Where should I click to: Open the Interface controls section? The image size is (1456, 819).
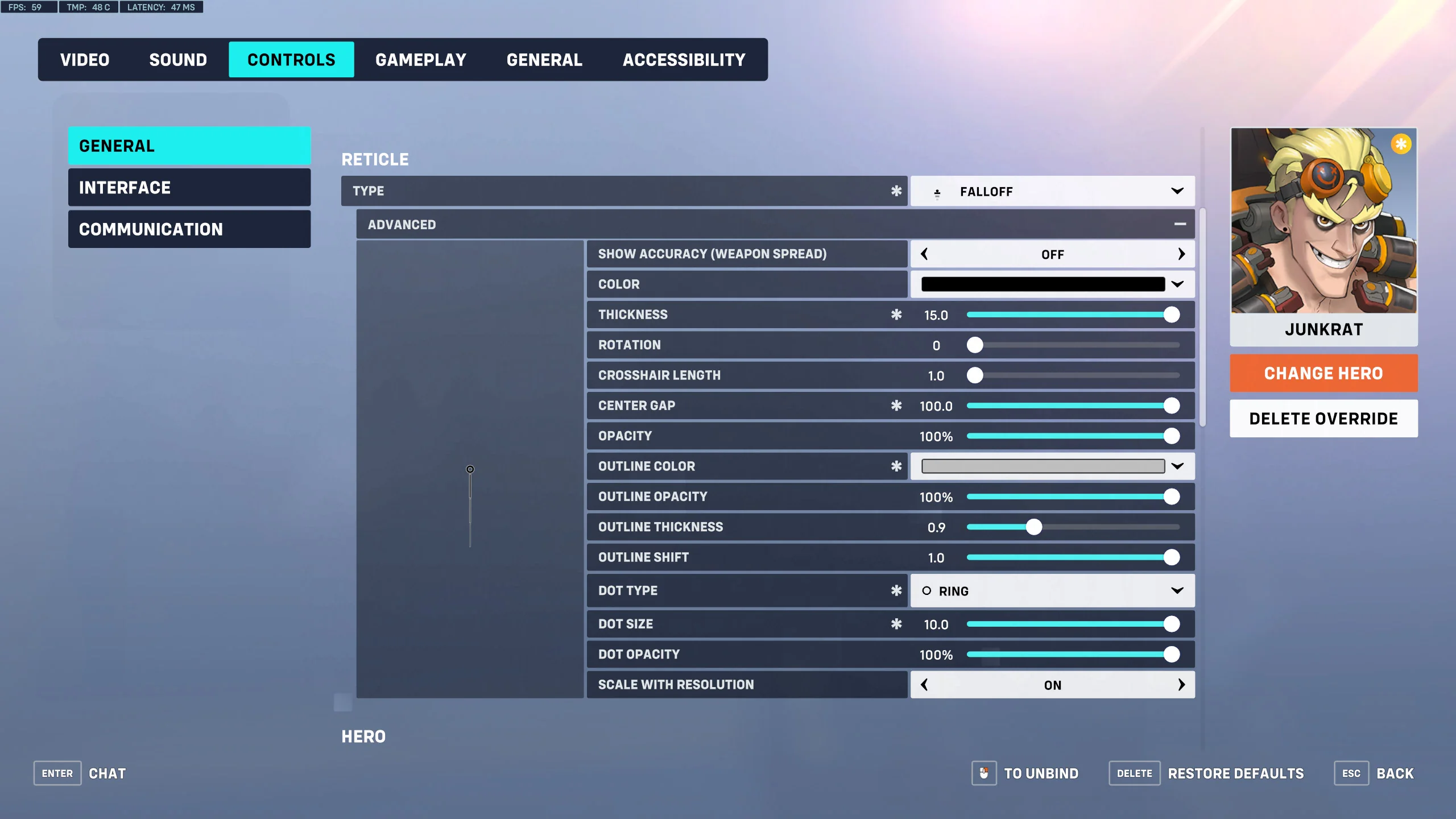(x=189, y=188)
